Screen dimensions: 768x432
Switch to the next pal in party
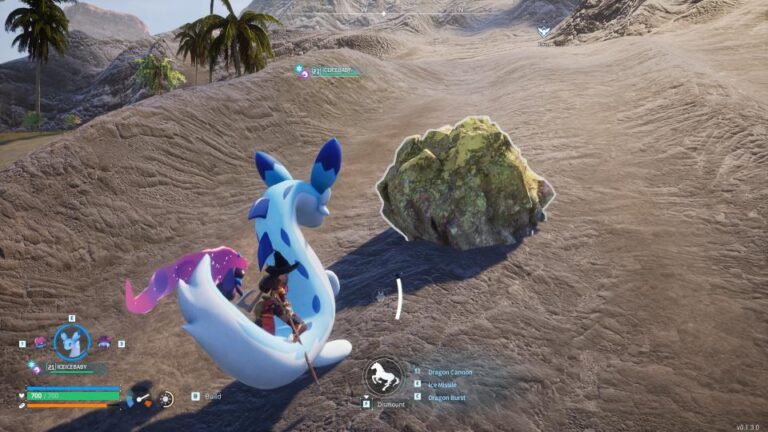(x=103, y=342)
